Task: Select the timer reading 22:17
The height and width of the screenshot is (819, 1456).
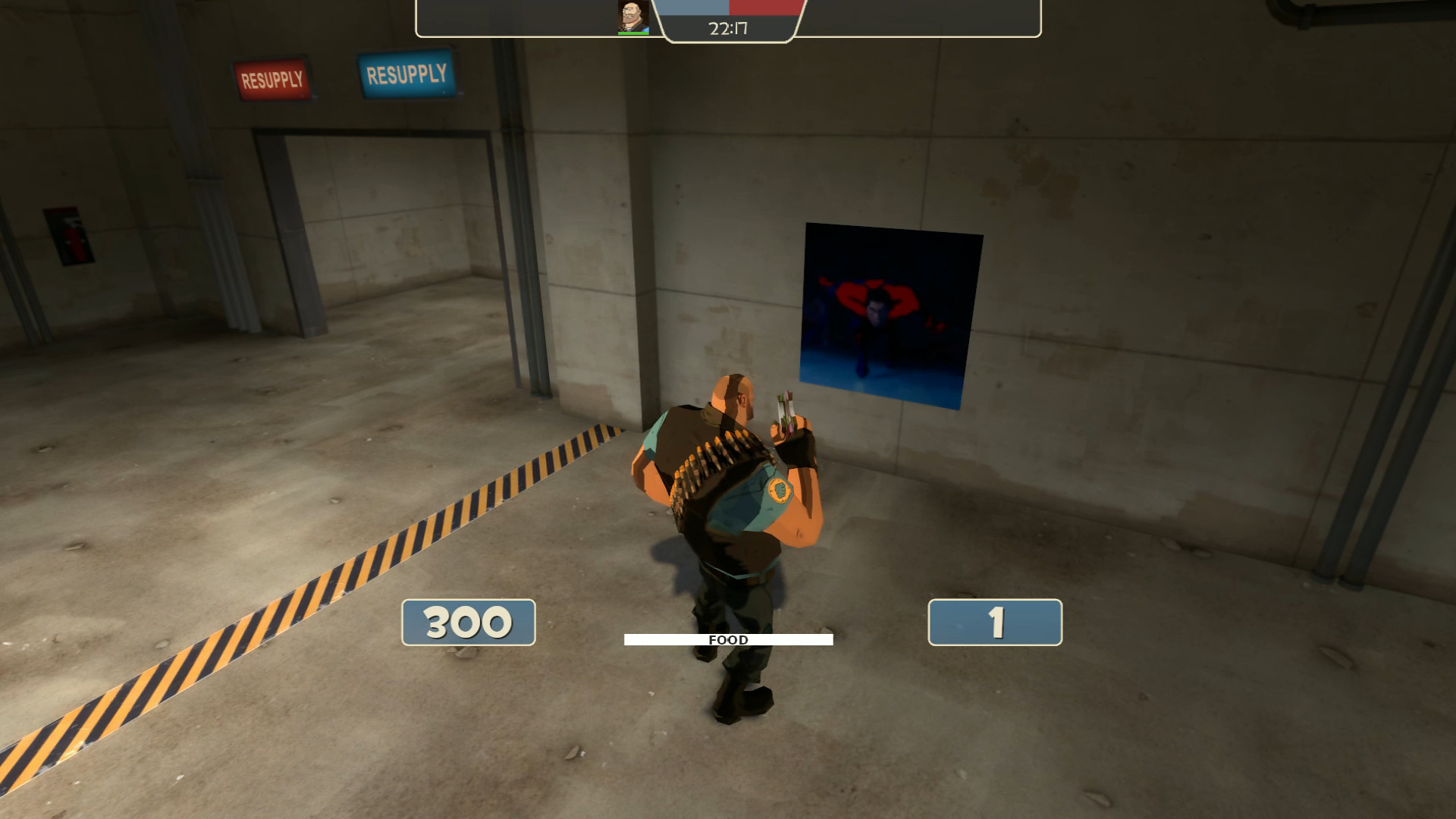Action: pyautogui.click(x=727, y=29)
